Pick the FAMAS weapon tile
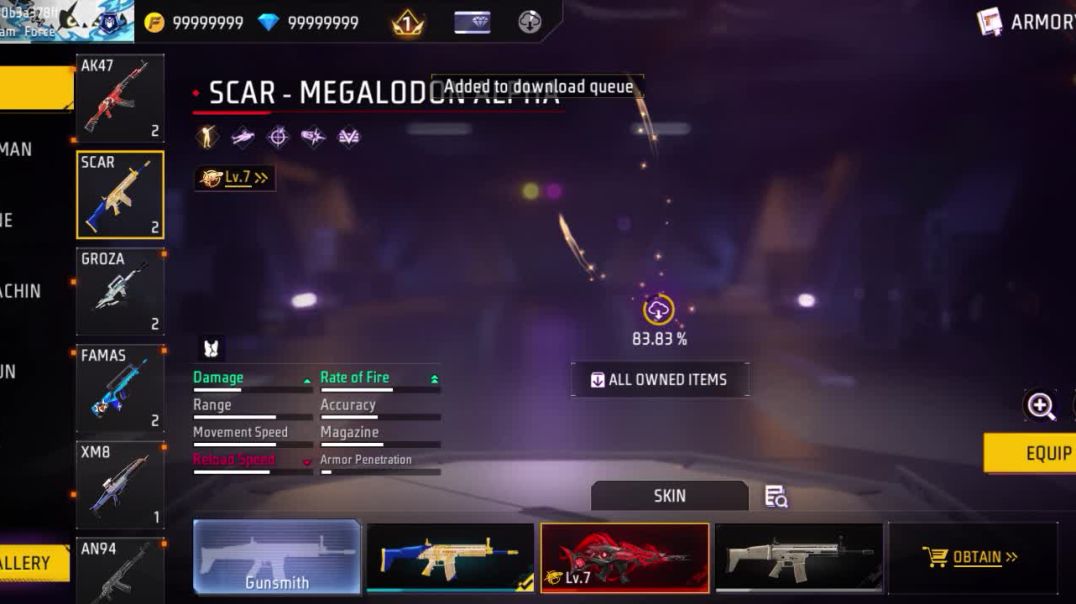This screenshot has height=604, width=1076. click(x=119, y=388)
